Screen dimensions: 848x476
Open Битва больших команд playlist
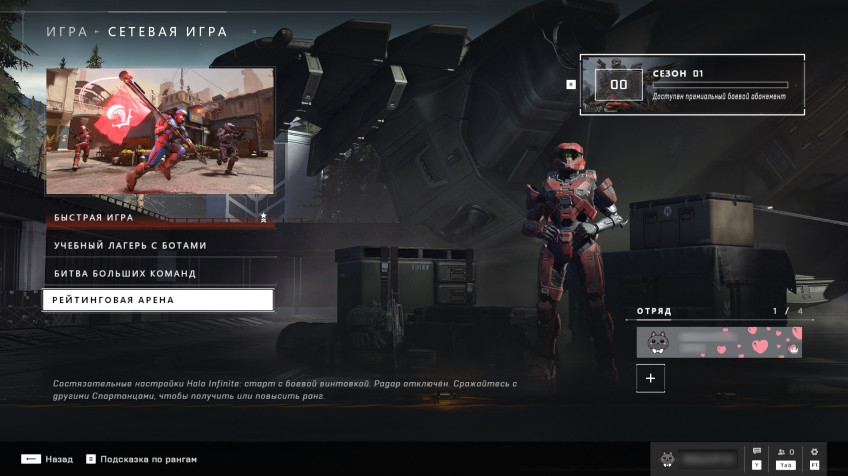point(158,273)
